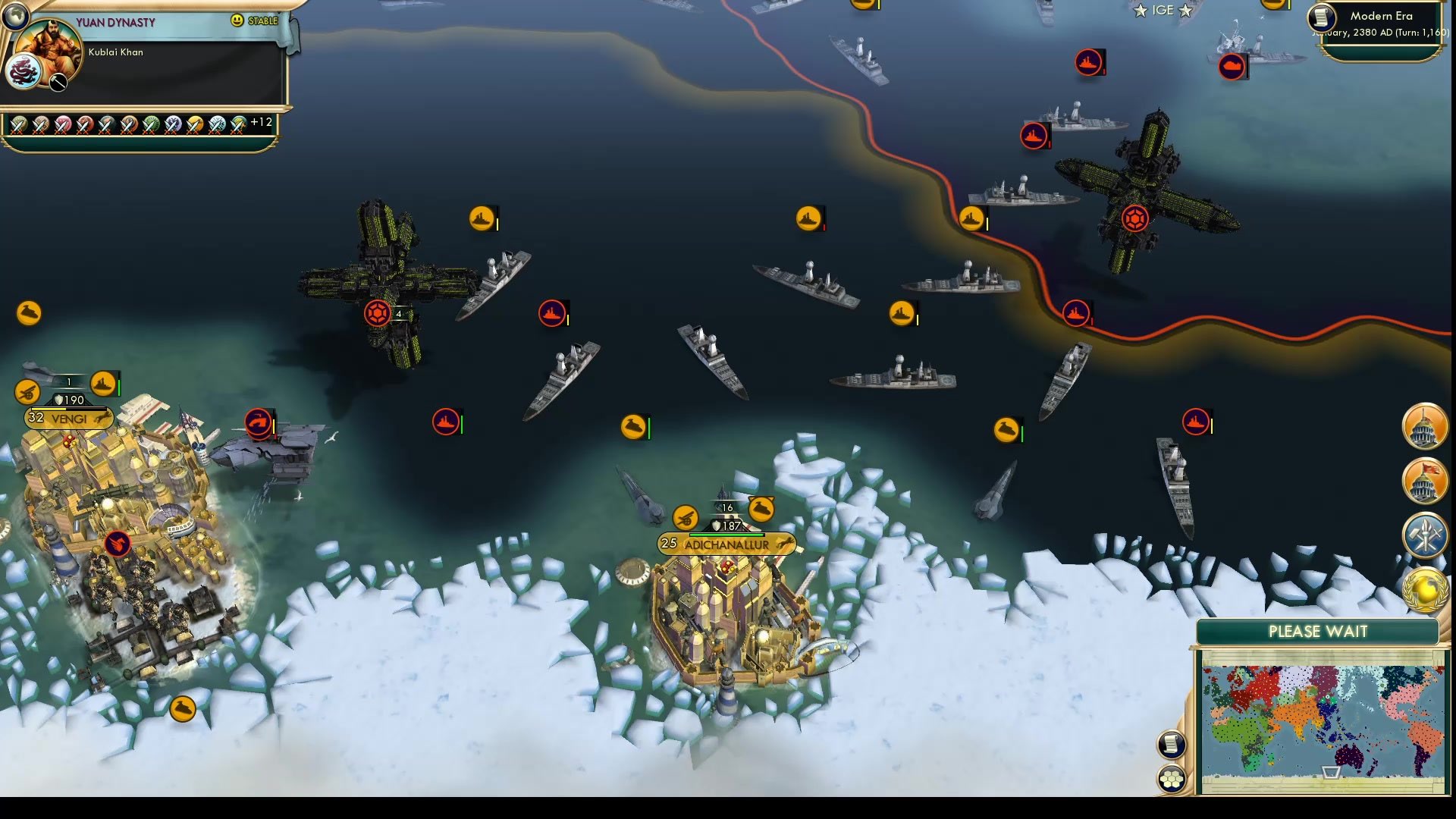Open the blue torch and hammers button
The image size is (1456, 819).
(x=1425, y=535)
